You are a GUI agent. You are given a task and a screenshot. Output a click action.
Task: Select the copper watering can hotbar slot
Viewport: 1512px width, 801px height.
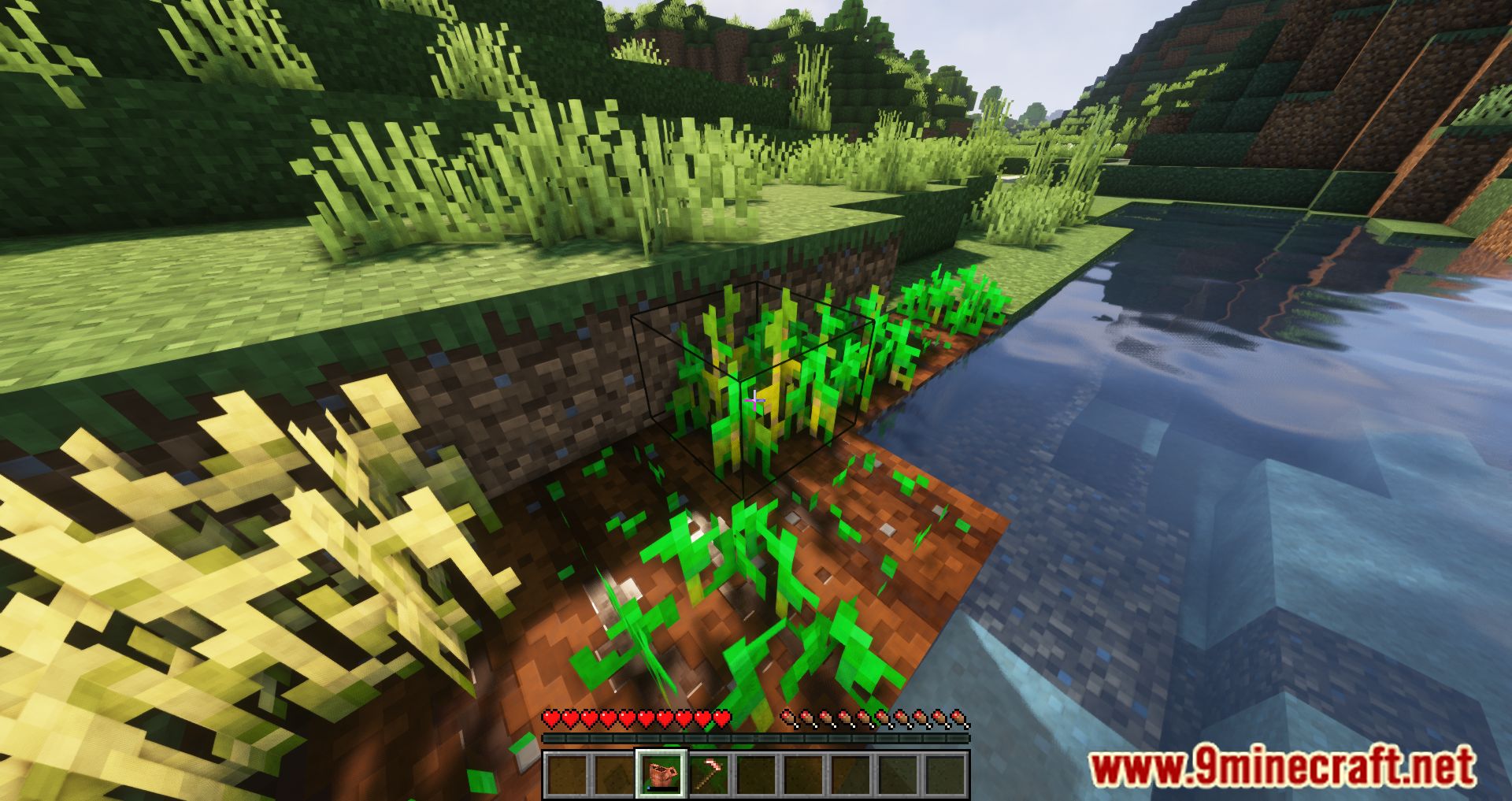[x=661, y=773]
